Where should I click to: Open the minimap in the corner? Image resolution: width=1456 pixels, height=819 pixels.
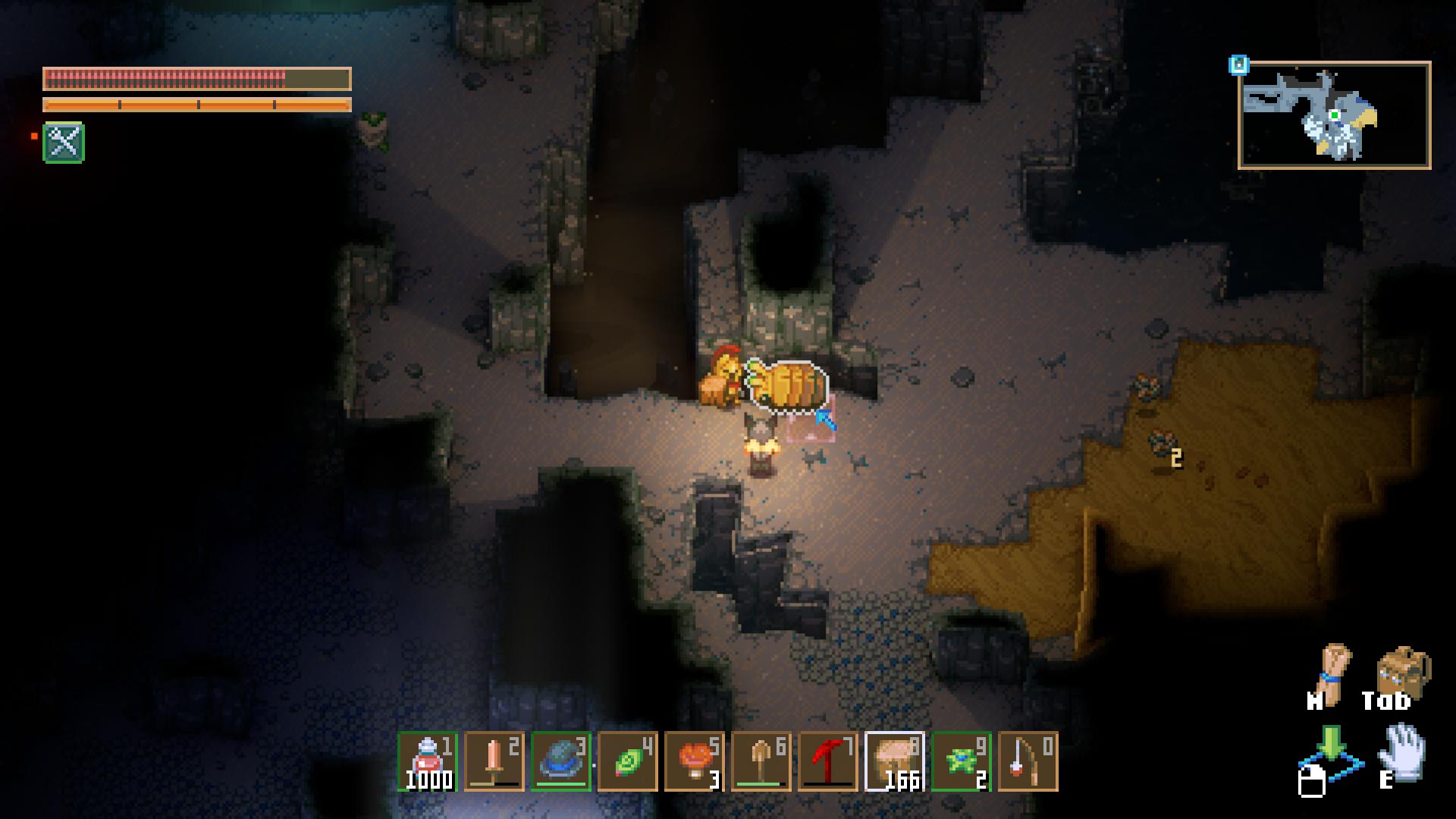tap(1334, 115)
